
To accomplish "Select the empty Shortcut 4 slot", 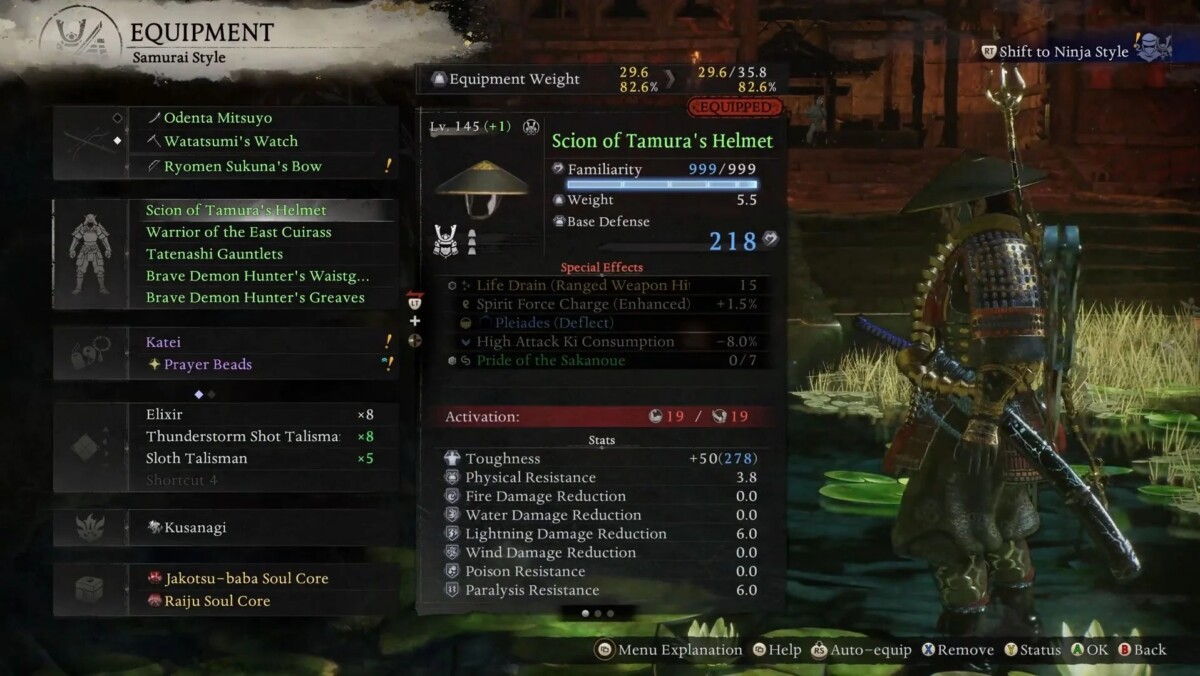I will coord(182,481).
